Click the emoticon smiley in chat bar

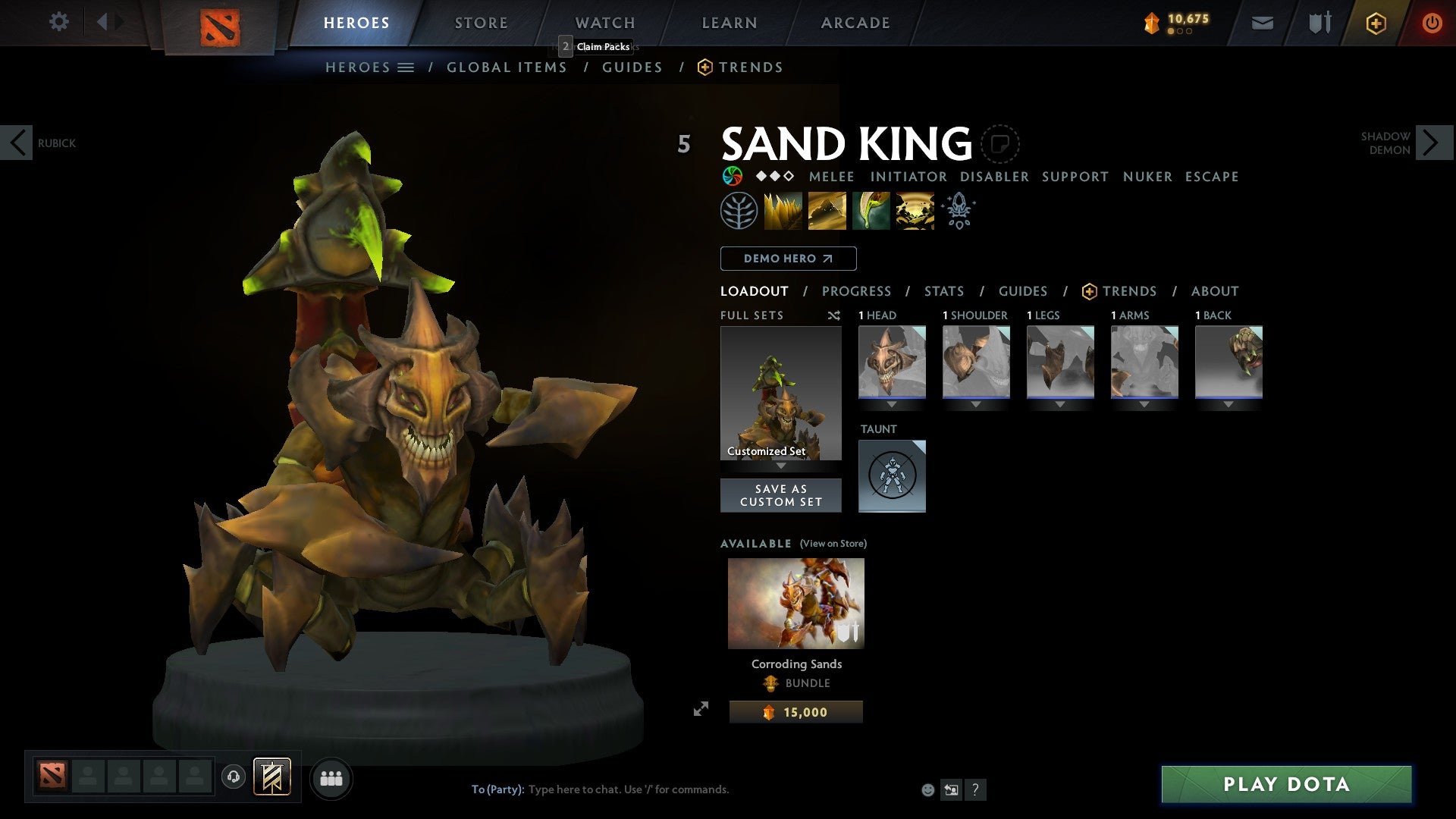[927, 789]
